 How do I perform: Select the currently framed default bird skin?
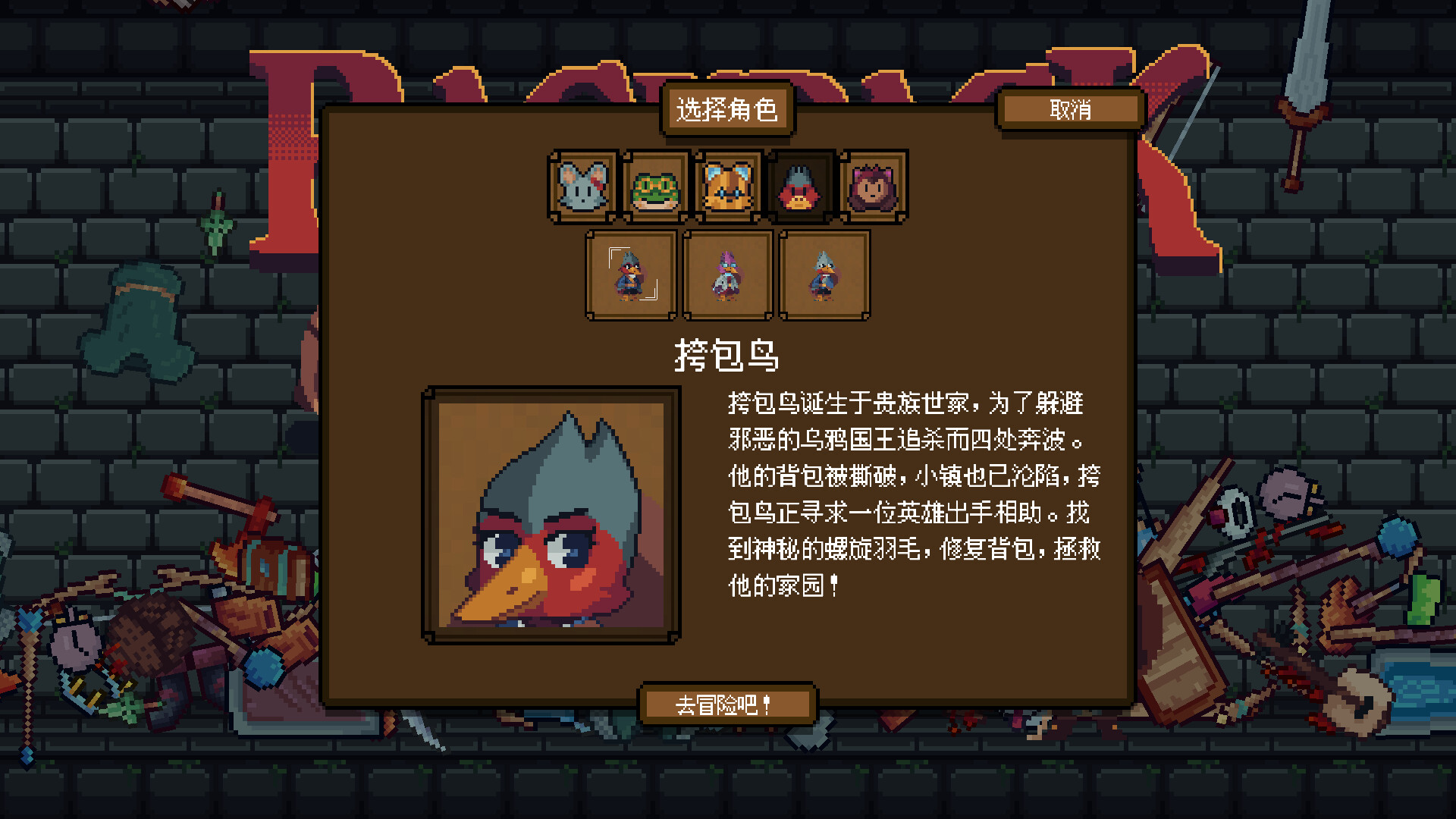coord(631,275)
